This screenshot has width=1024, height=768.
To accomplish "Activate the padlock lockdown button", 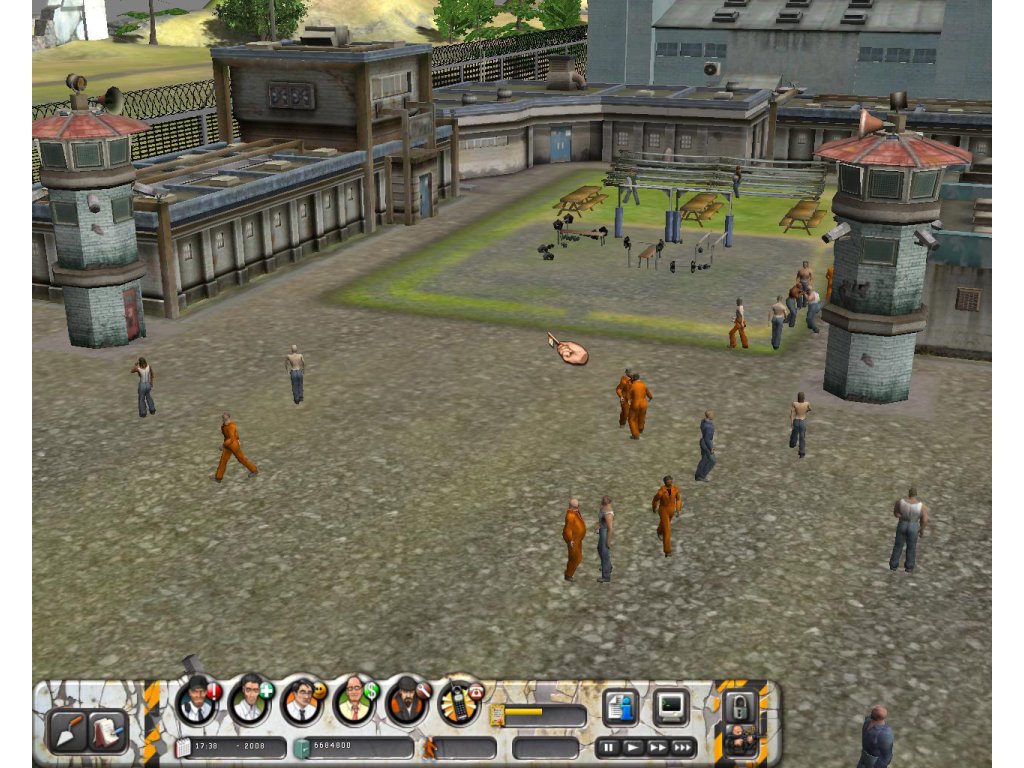I will (741, 705).
